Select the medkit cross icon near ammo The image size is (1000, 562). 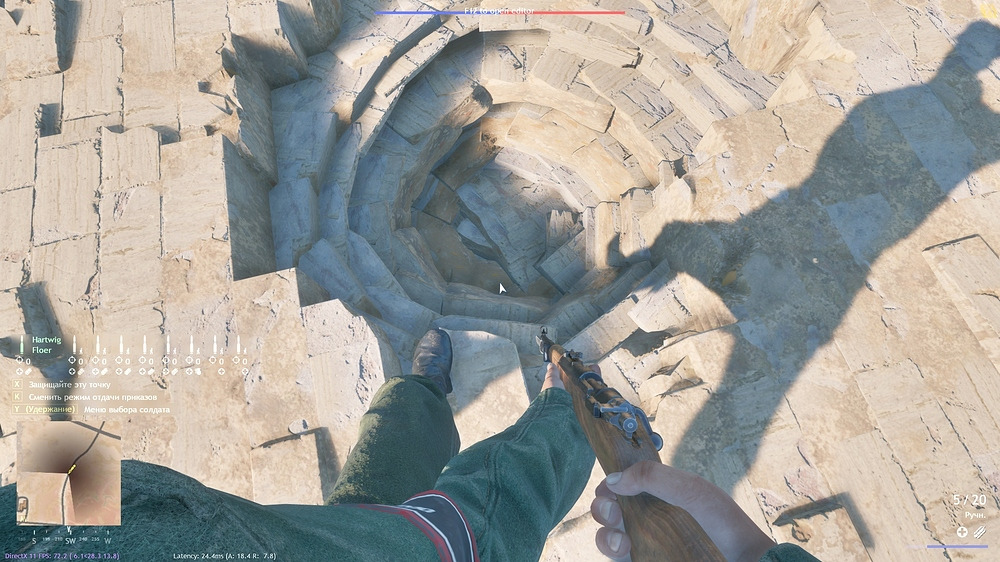coord(962,532)
